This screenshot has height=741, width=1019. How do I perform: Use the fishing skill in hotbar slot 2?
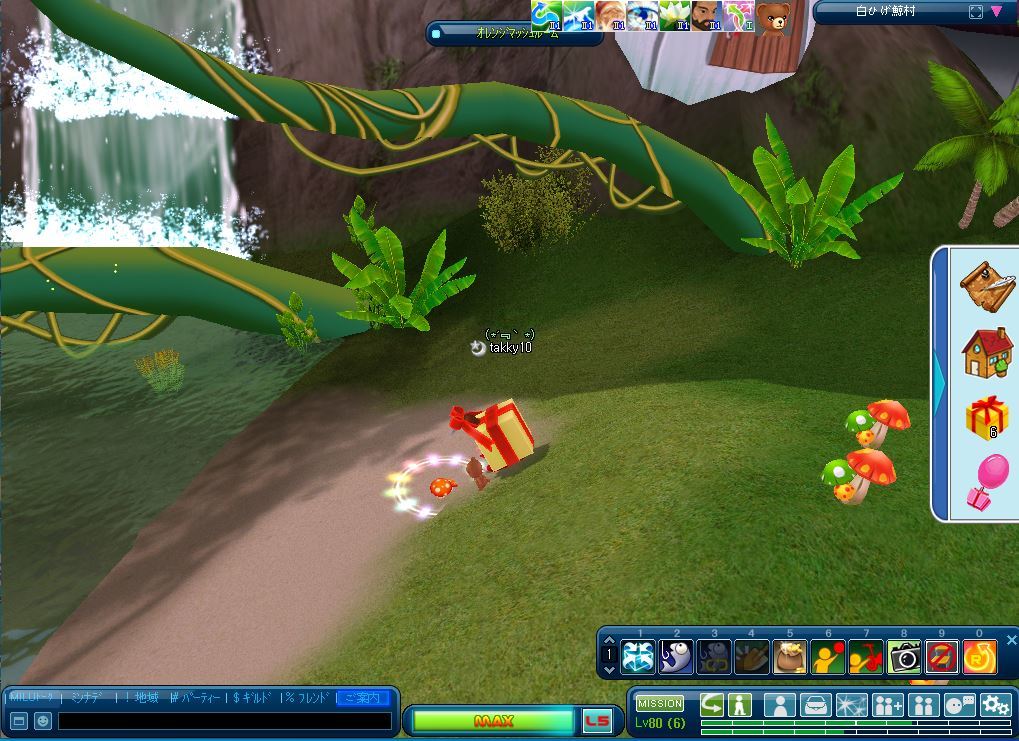coord(676,657)
